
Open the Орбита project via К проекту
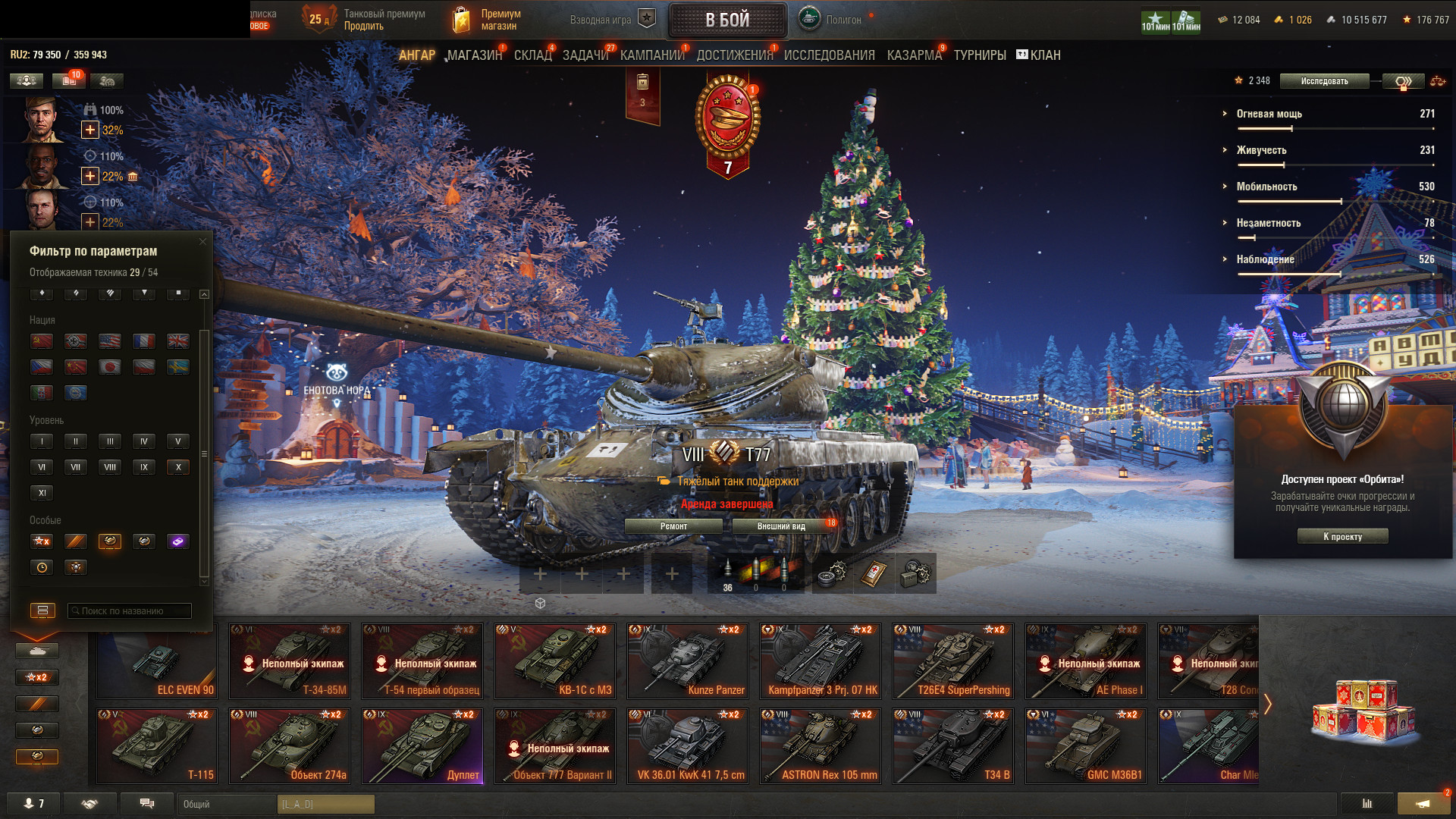[x=1342, y=537]
